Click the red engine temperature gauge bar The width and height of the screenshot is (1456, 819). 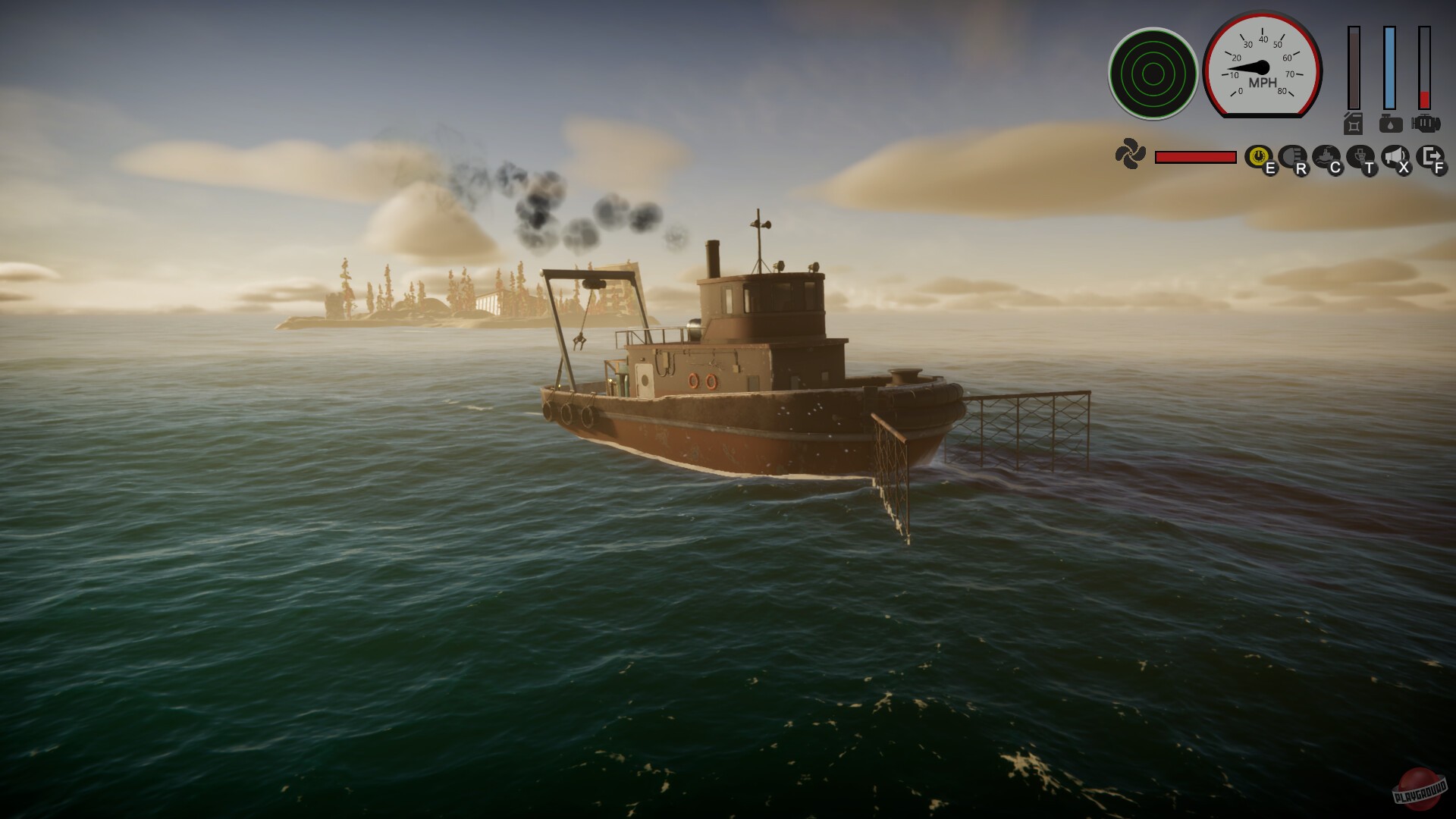[x=1425, y=68]
